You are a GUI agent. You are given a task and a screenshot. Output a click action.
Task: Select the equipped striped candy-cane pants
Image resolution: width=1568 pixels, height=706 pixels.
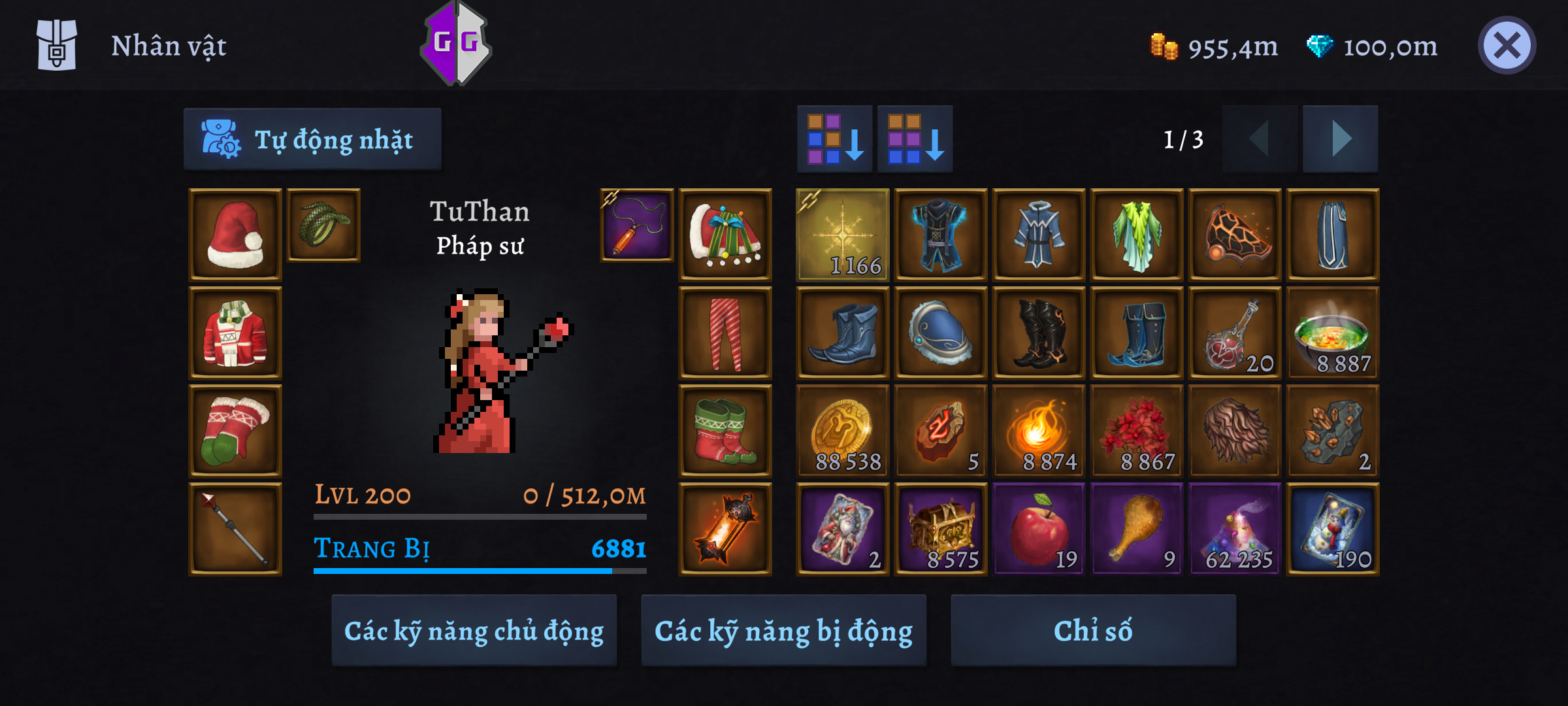click(725, 333)
